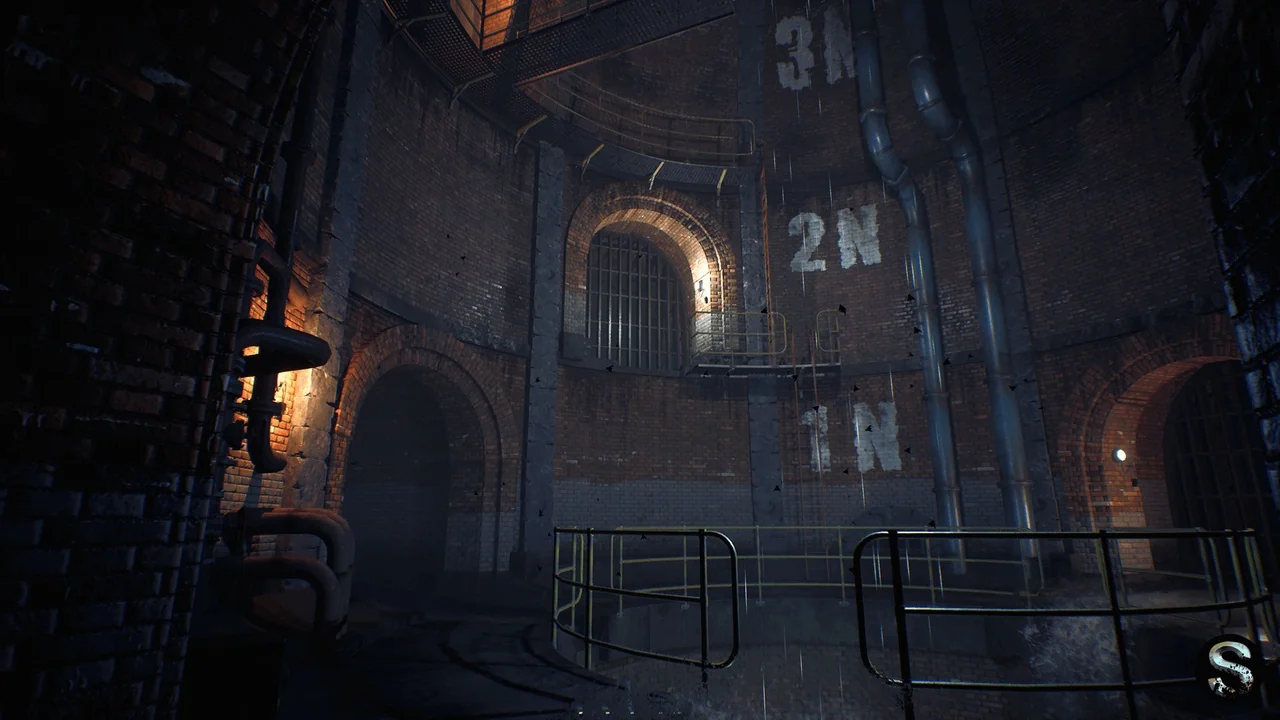Click the circular S logo watermark
The width and height of the screenshot is (1280, 720).
coord(1229,666)
